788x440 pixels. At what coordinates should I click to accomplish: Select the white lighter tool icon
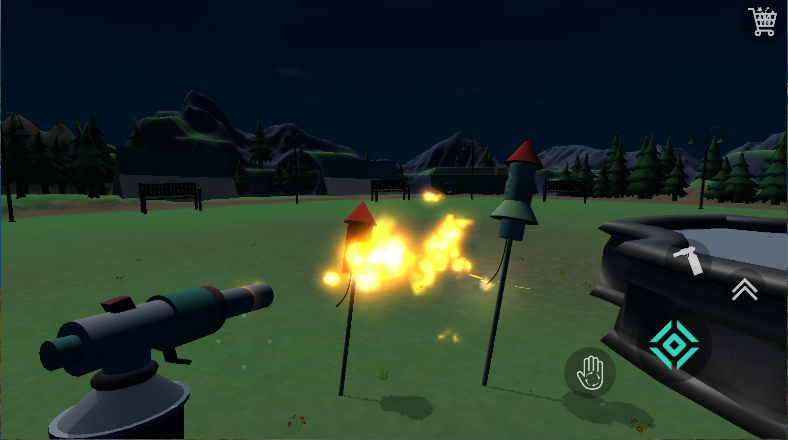[x=688, y=259]
